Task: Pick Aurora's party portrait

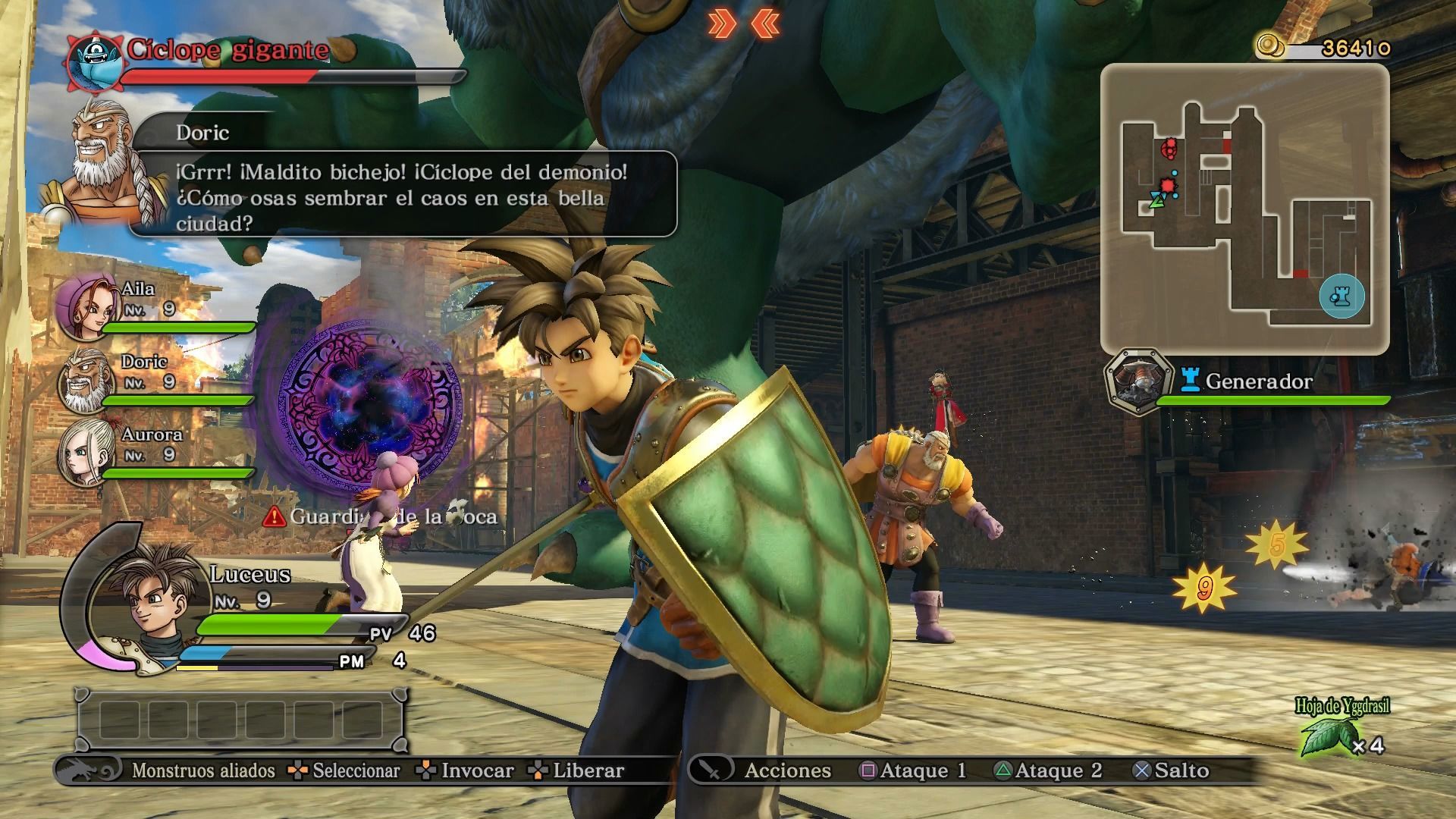Action: point(85,453)
